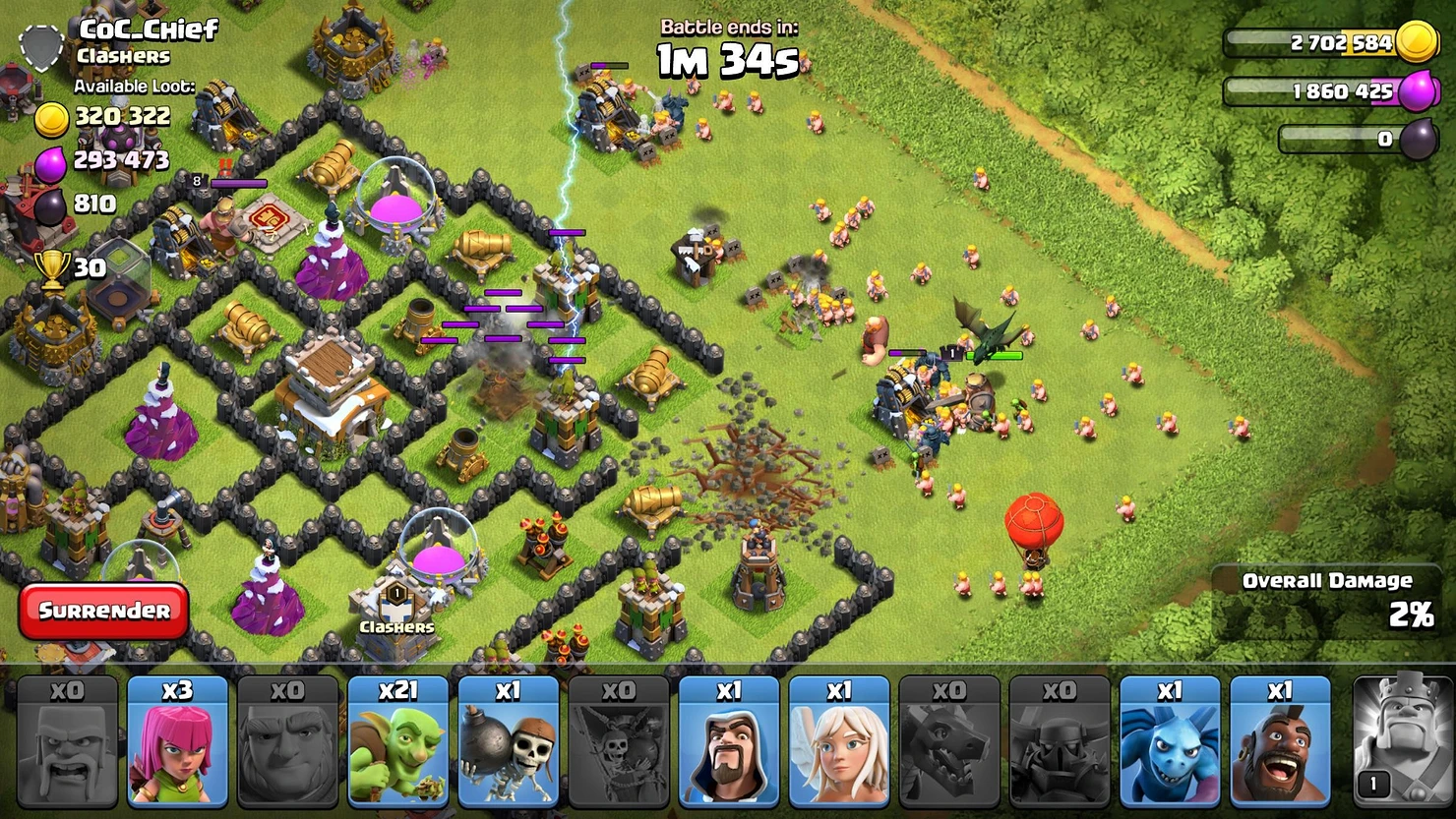Screen dimensions: 1456x819
Task: Surrender the battle
Action: coord(103,611)
